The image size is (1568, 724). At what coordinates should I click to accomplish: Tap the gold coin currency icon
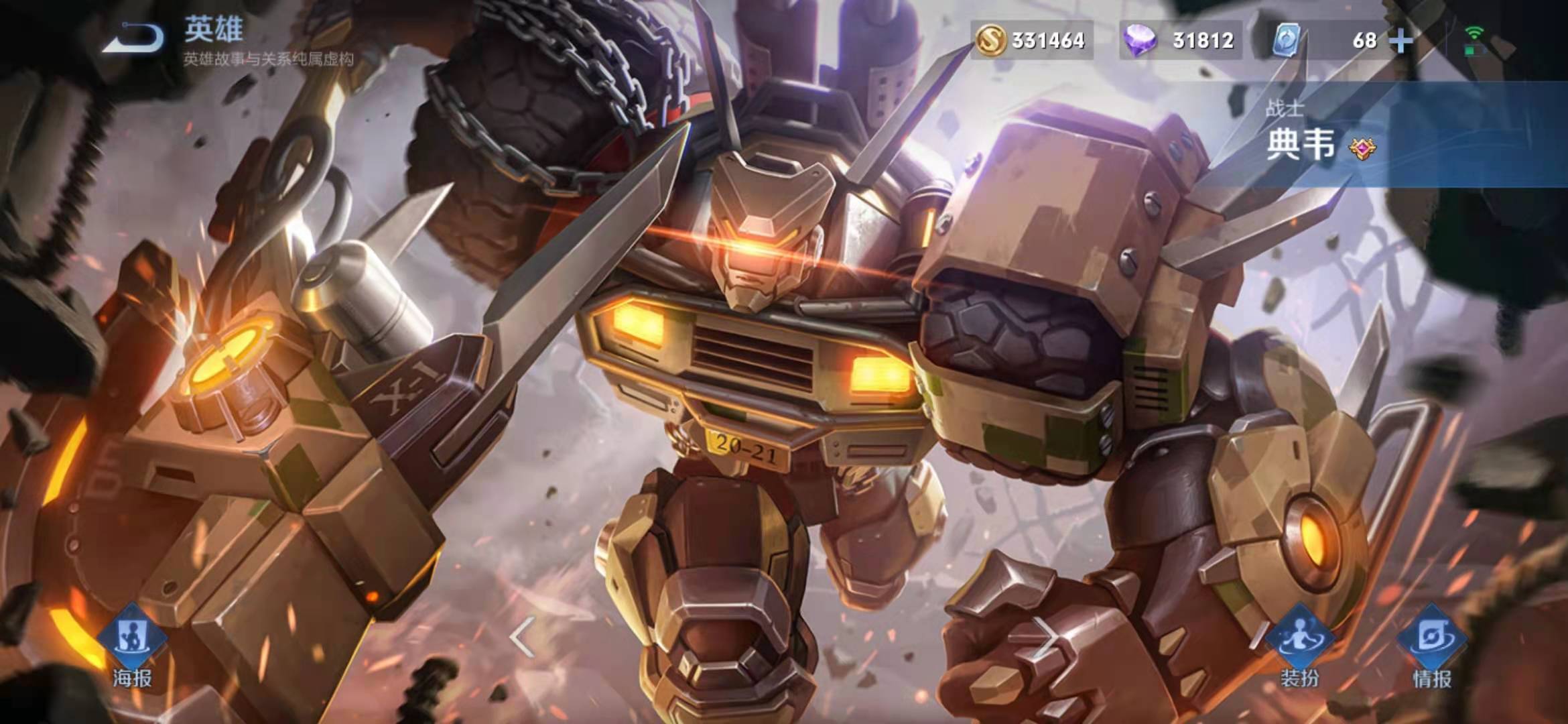[x=991, y=40]
